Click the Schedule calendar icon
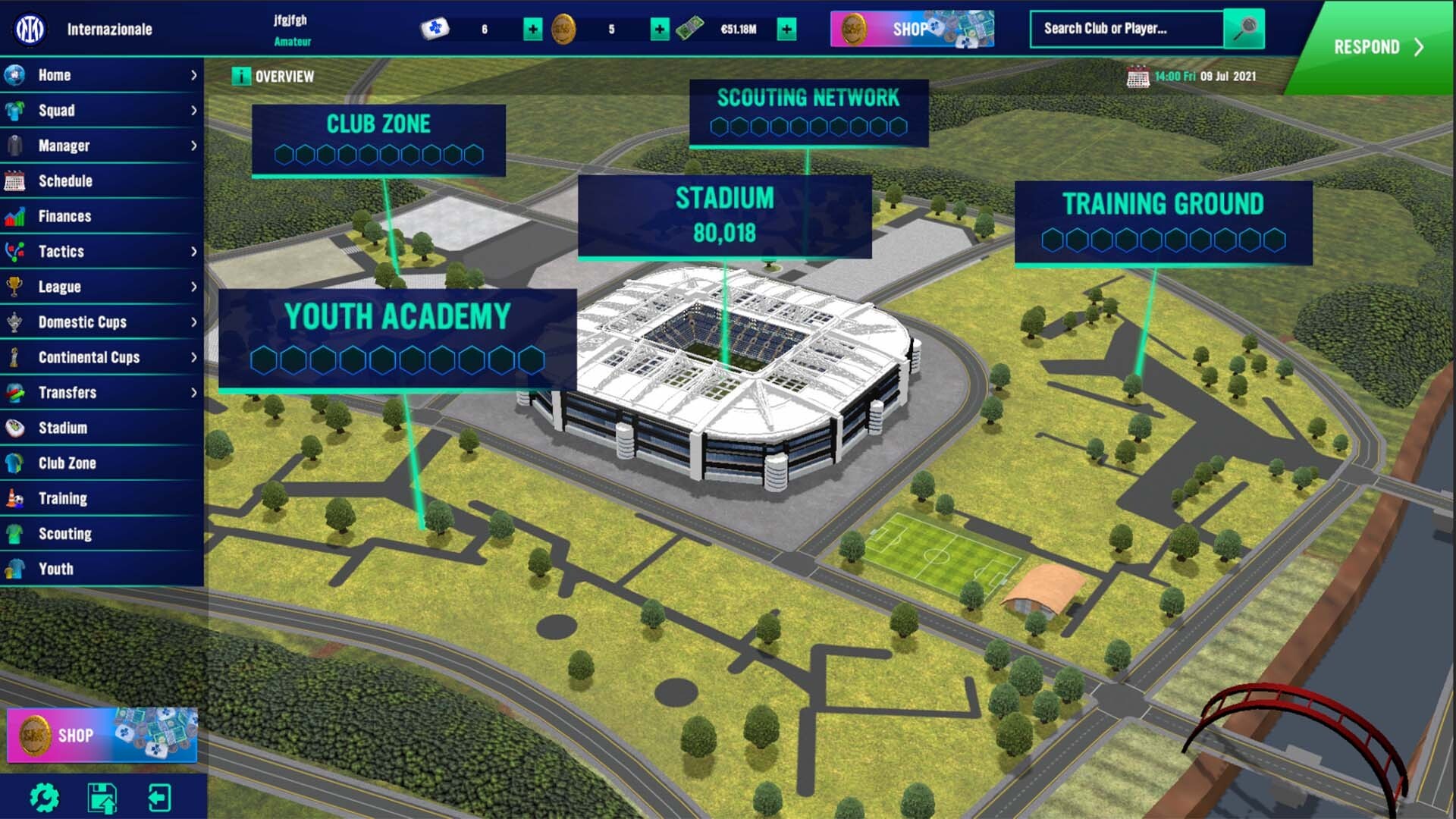The image size is (1456, 819). tap(17, 180)
